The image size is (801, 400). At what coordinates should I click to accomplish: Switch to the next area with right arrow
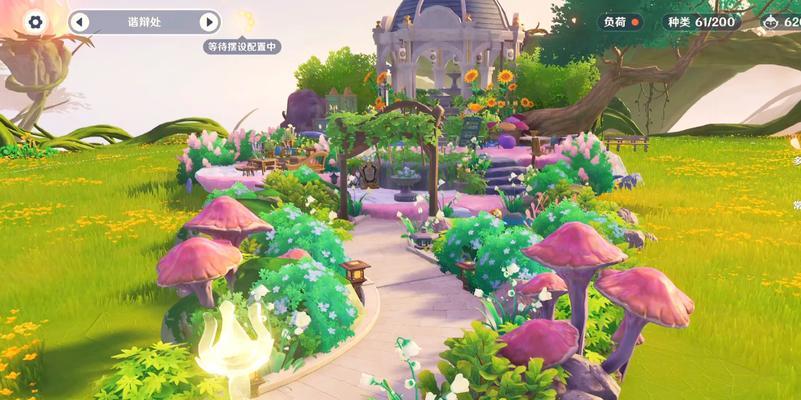pyautogui.click(x=208, y=22)
